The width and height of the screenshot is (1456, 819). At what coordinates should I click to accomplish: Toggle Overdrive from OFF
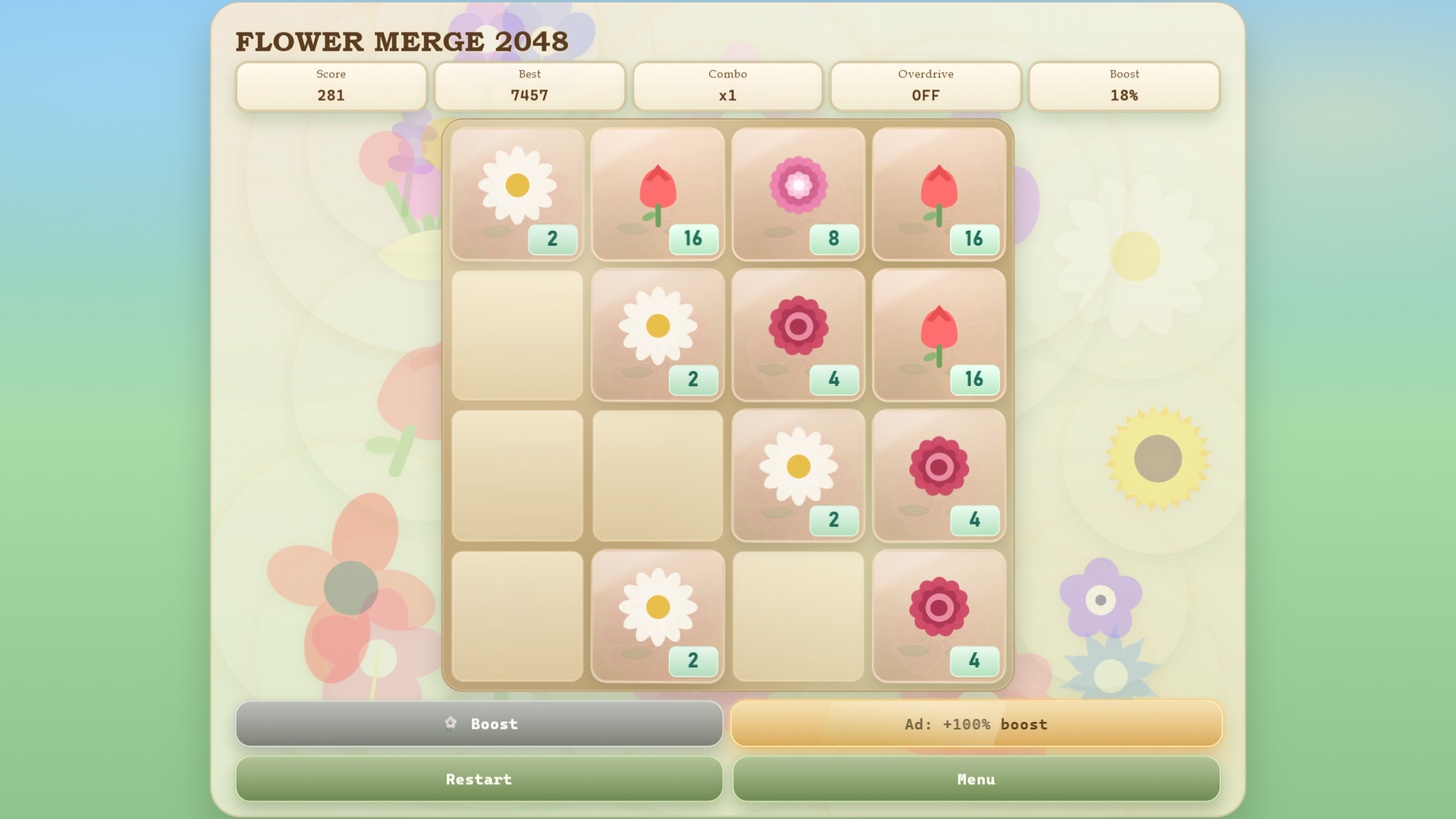(x=925, y=86)
